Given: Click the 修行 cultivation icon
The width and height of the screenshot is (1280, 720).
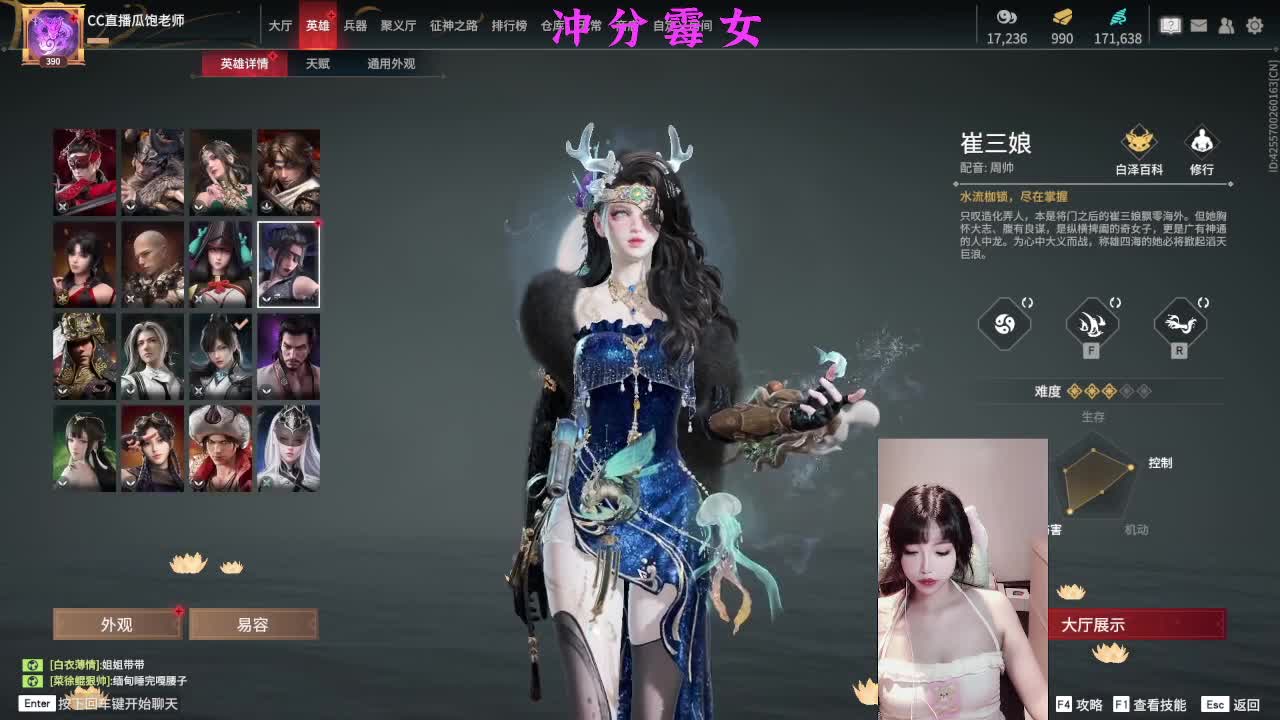Looking at the screenshot, I should 1202,143.
